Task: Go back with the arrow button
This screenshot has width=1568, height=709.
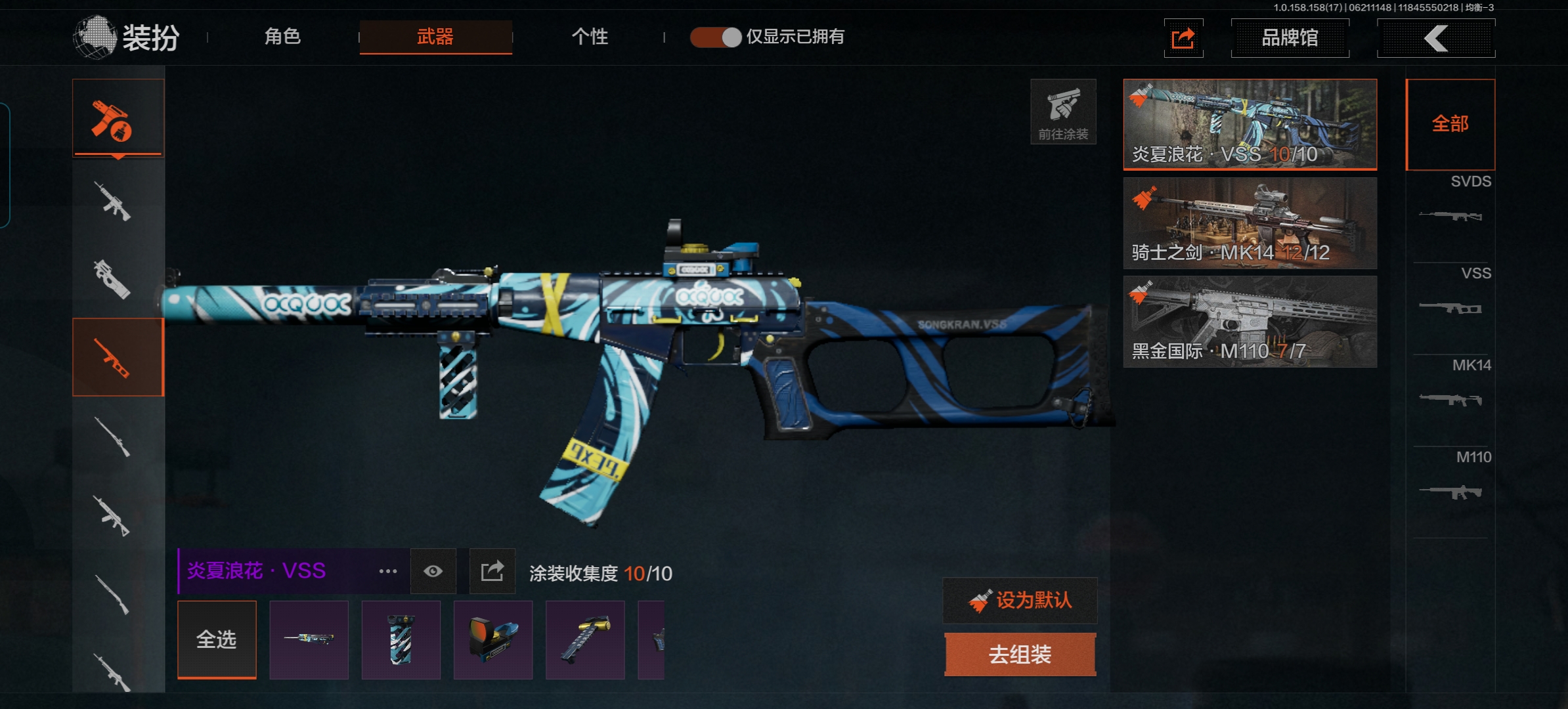Action: [x=1436, y=38]
